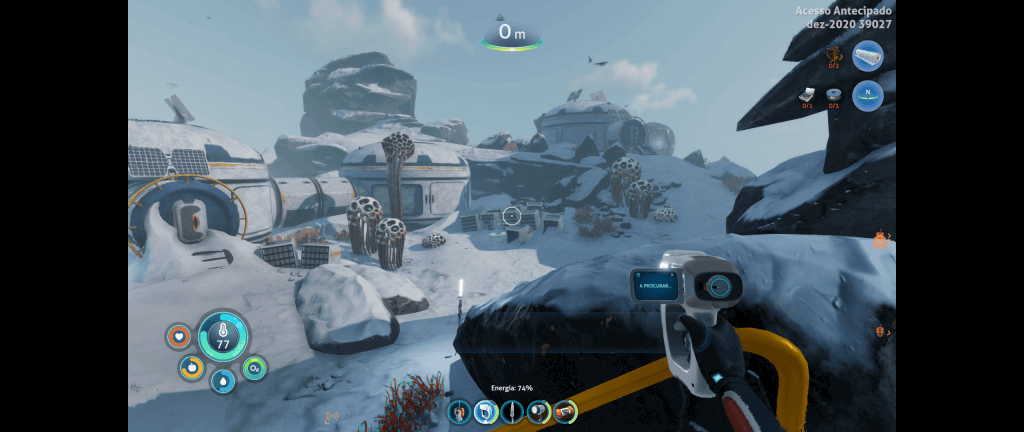Equip the survival knife from the hotbar
1024x432 pixels.
coord(512,411)
